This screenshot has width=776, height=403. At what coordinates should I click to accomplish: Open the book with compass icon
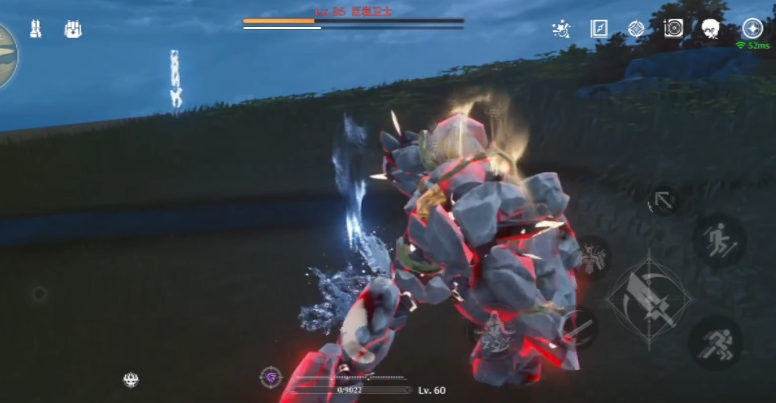[x=599, y=29]
